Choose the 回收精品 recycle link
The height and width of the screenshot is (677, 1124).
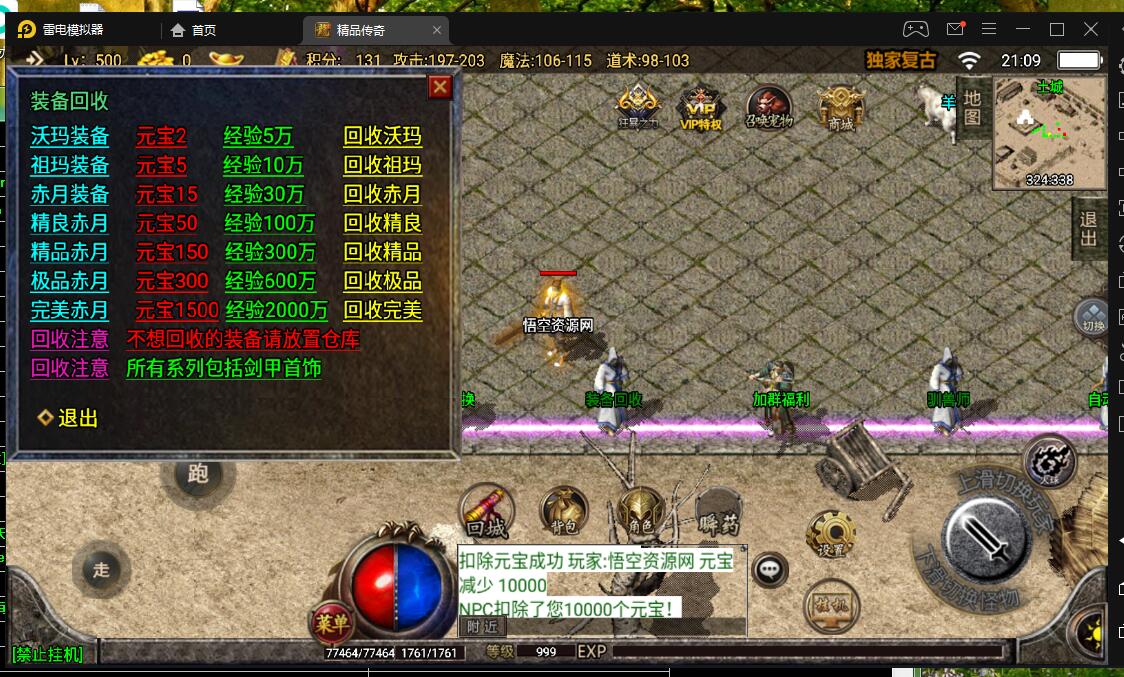click(x=382, y=252)
